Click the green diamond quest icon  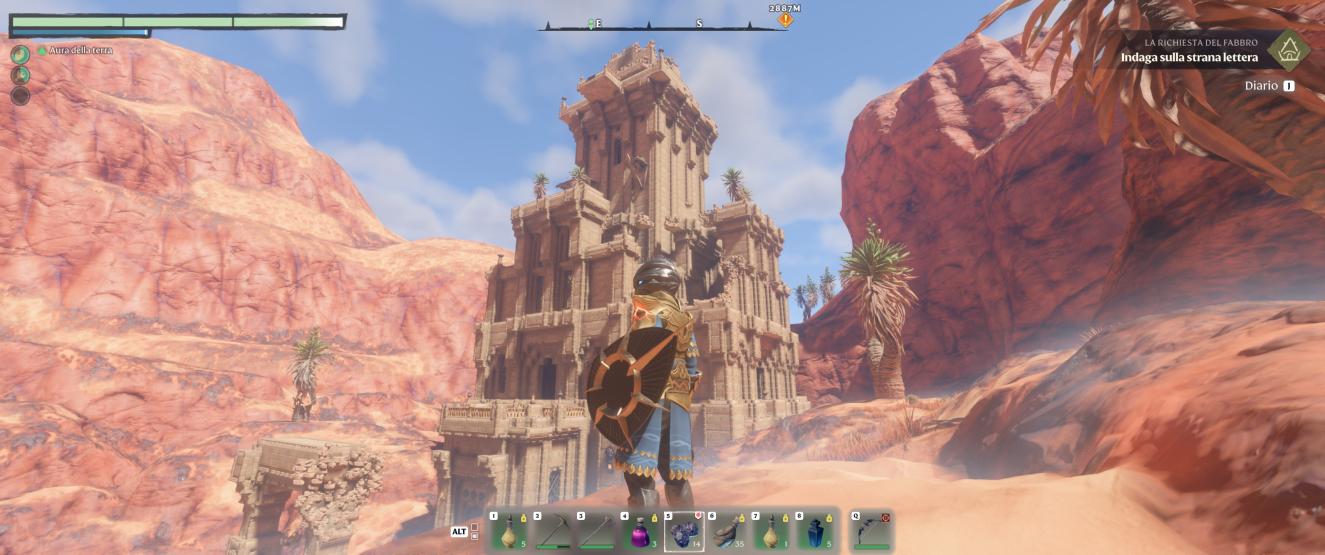(x=1289, y=50)
